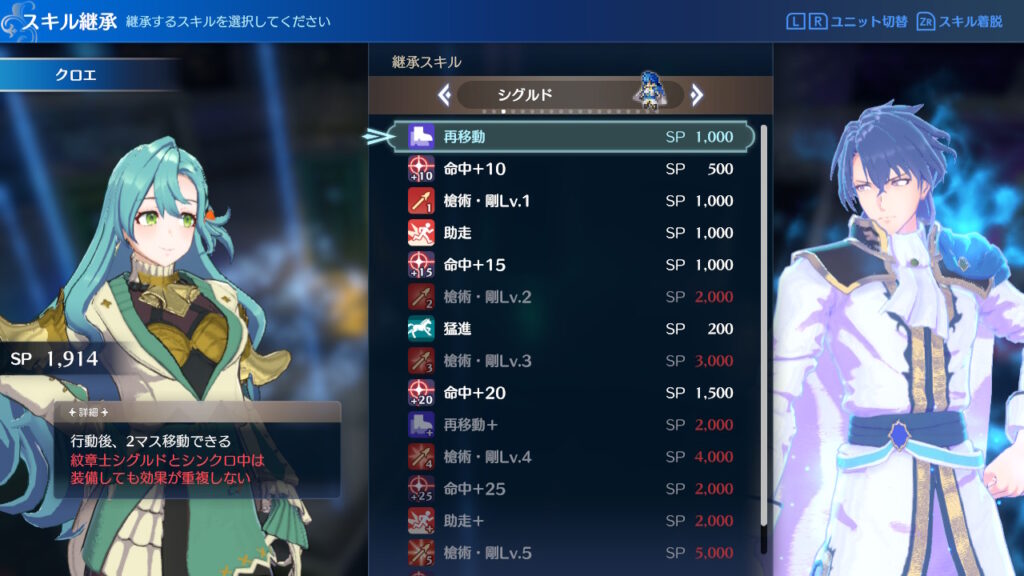Screen dimensions: 1024x576
Task: Choose the 命中+20 skill
Action: click(x=570, y=393)
